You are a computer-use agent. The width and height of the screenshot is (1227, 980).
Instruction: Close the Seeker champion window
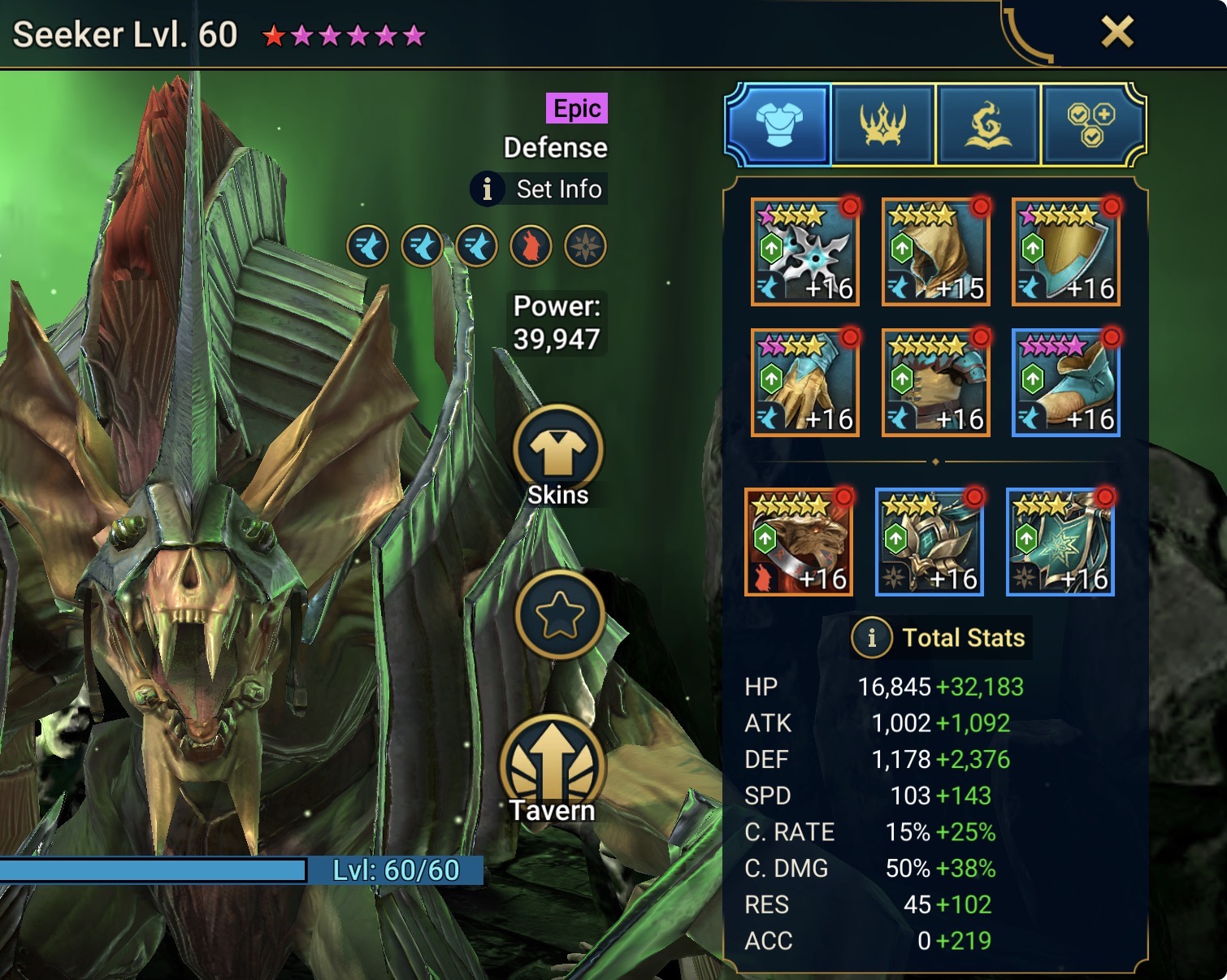[x=1117, y=33]
